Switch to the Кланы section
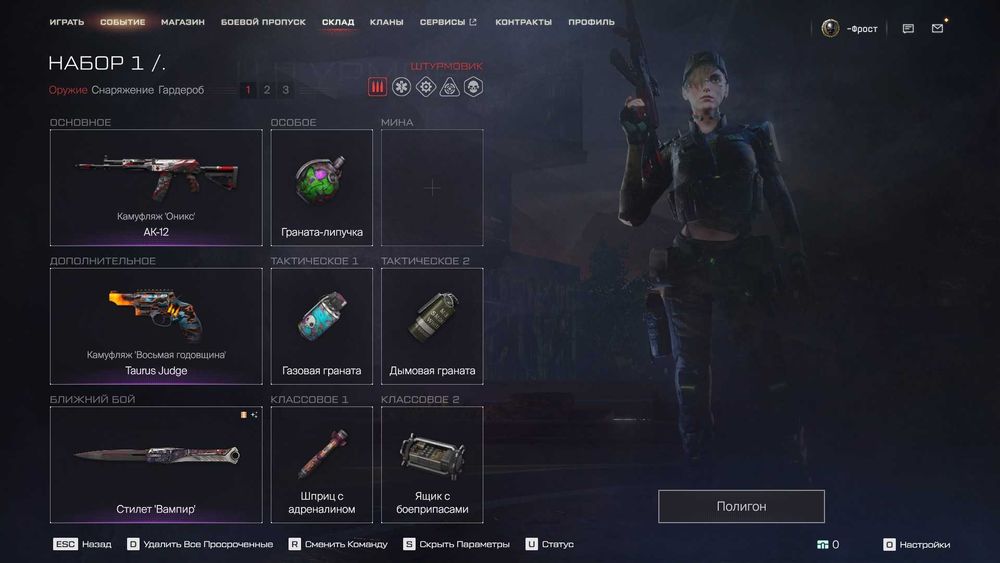This screenshot has width=1000, height=563. tap(386, 22)
